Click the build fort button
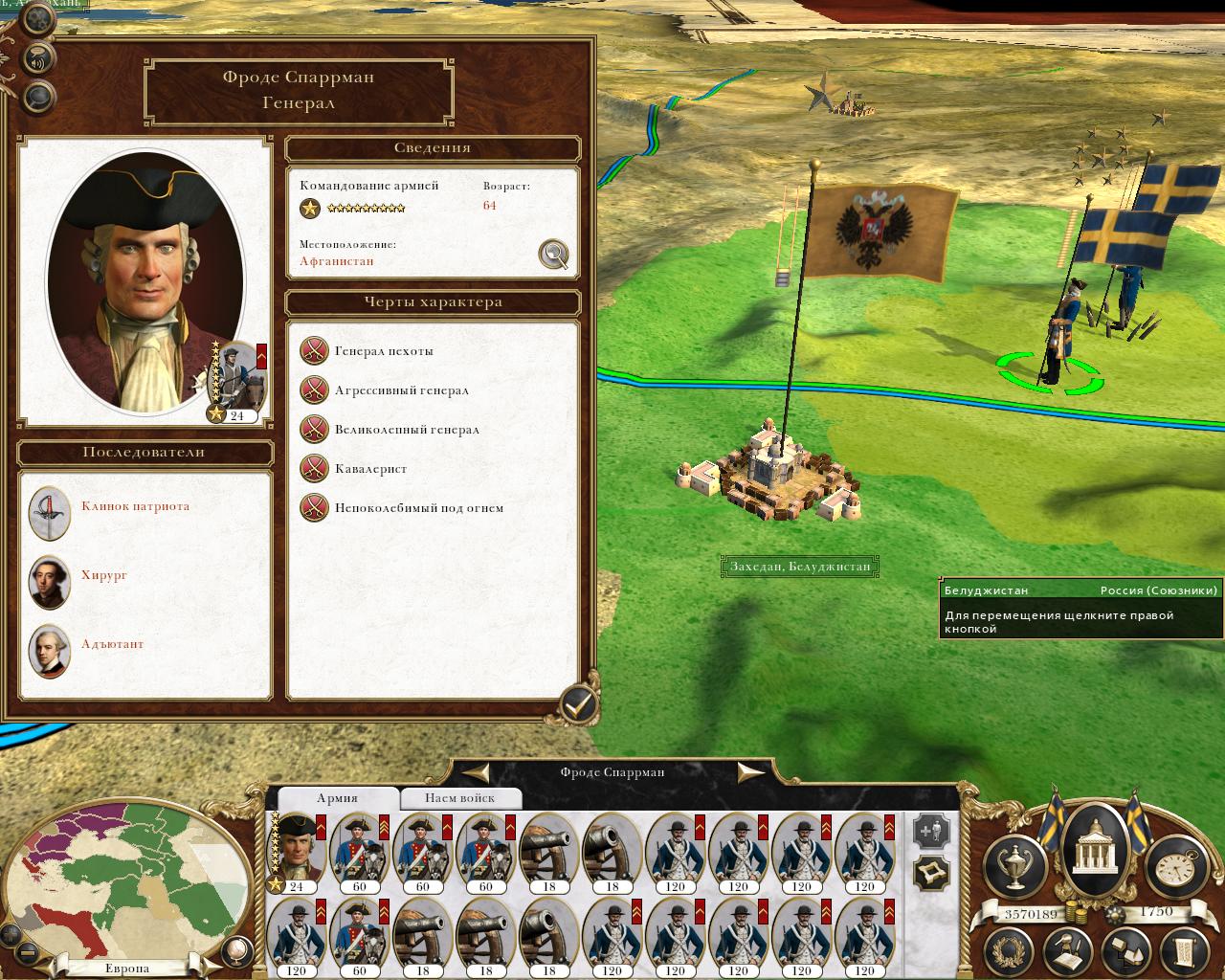 pos(931,873)
